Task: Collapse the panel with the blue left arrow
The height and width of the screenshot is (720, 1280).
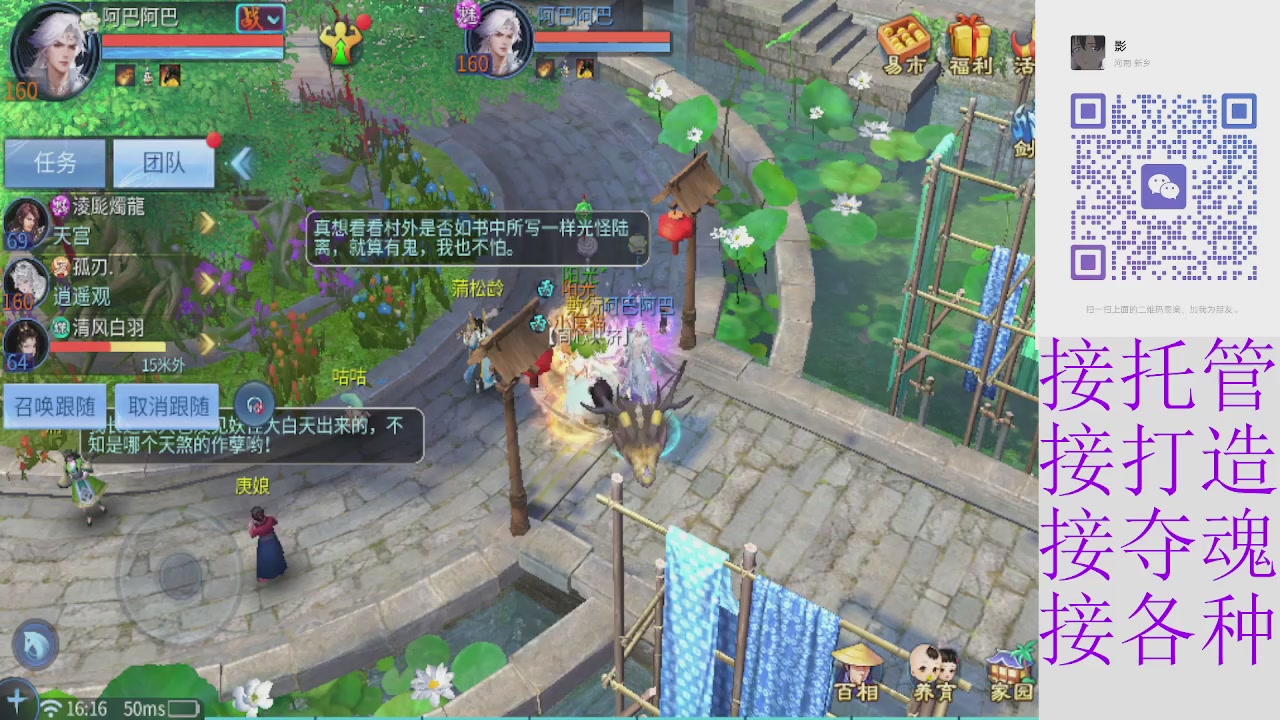Action: tap(243, 163)
